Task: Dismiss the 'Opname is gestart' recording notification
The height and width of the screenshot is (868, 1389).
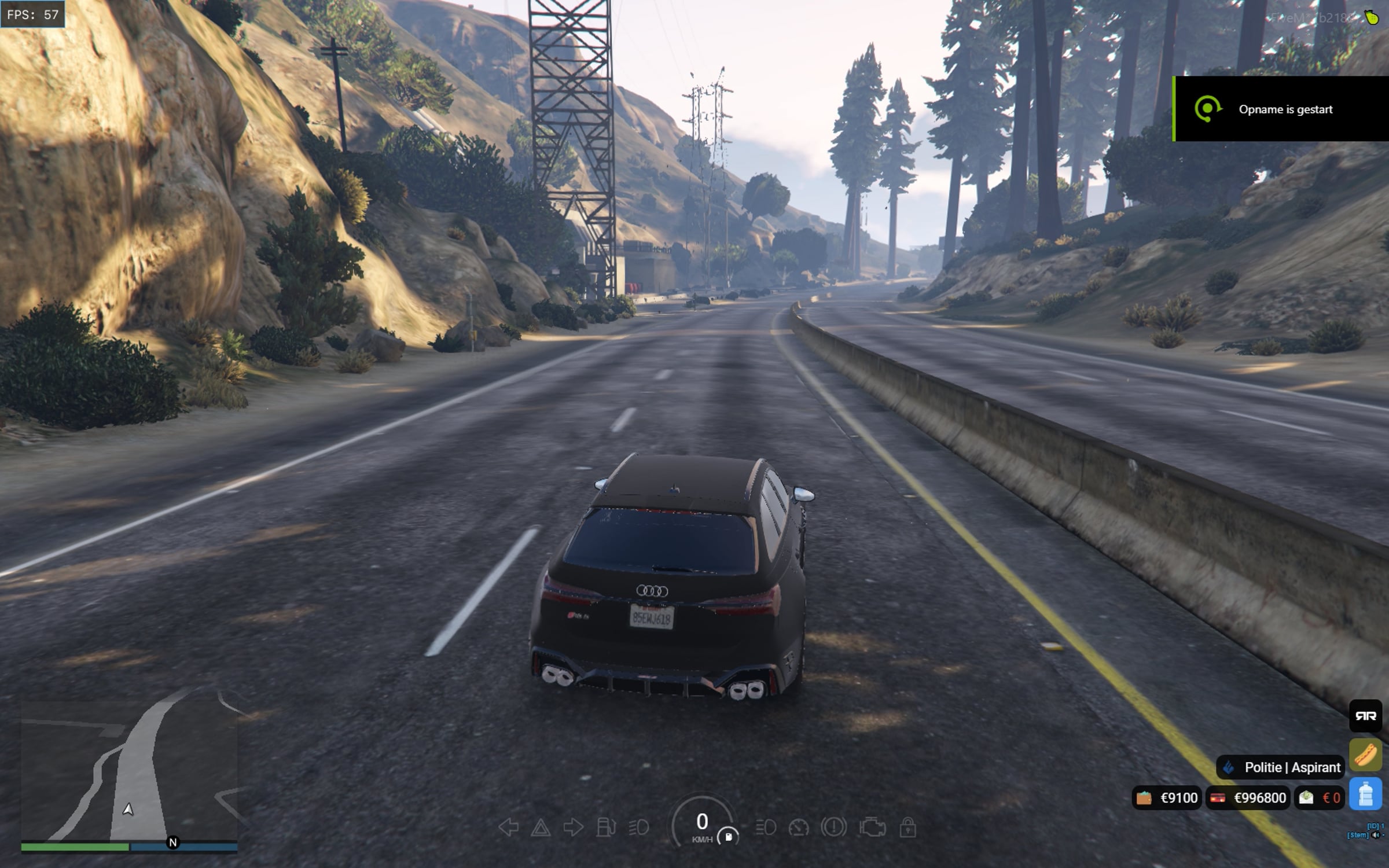Action: tap(1281, 109)
